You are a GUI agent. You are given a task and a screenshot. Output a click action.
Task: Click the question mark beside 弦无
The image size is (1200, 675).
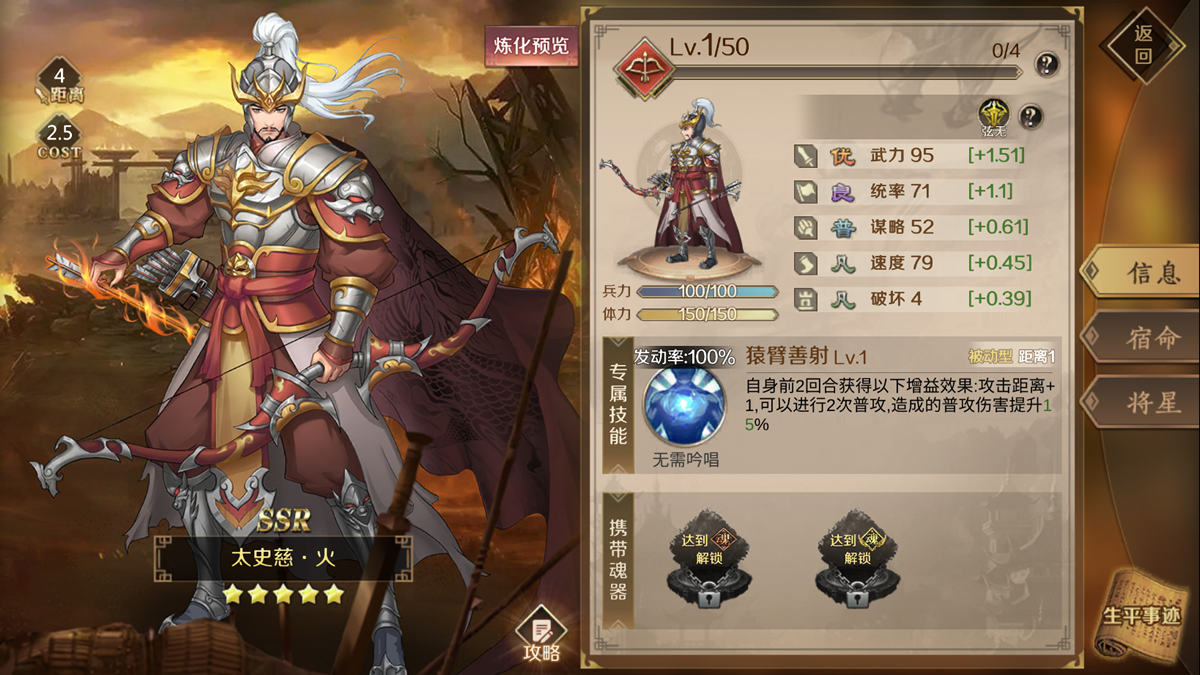[x=1030, y=116]
